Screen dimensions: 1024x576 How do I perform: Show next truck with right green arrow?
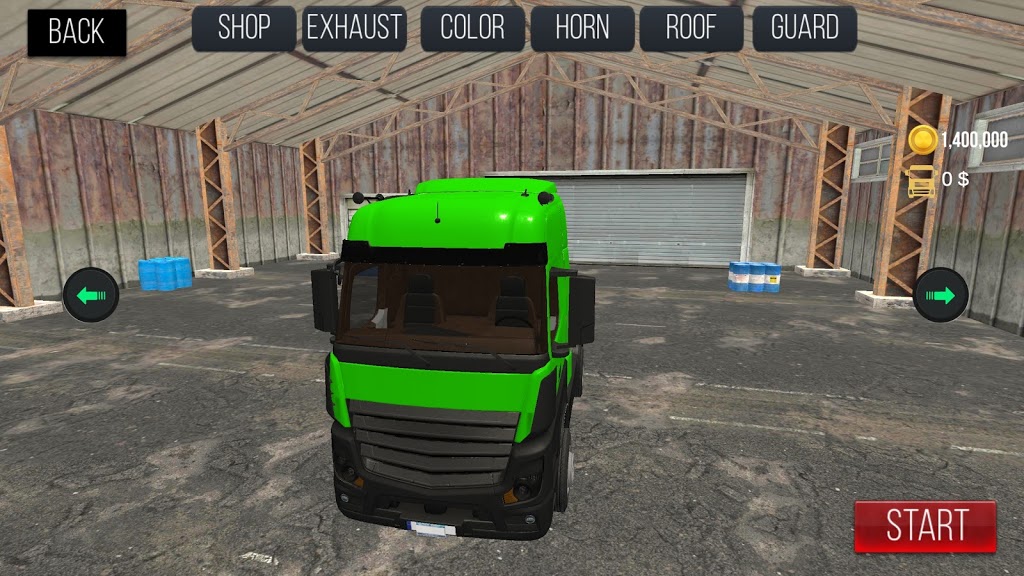(941, 295)
